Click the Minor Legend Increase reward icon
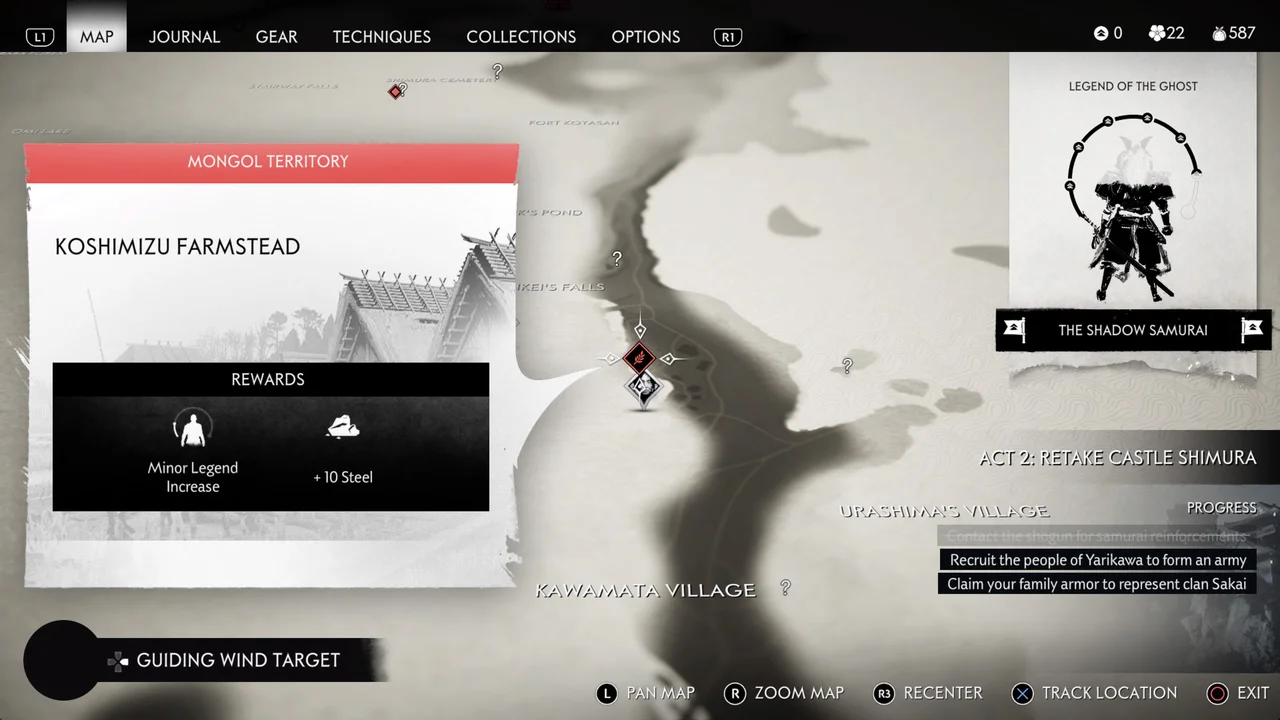 [x=192, y=428]
